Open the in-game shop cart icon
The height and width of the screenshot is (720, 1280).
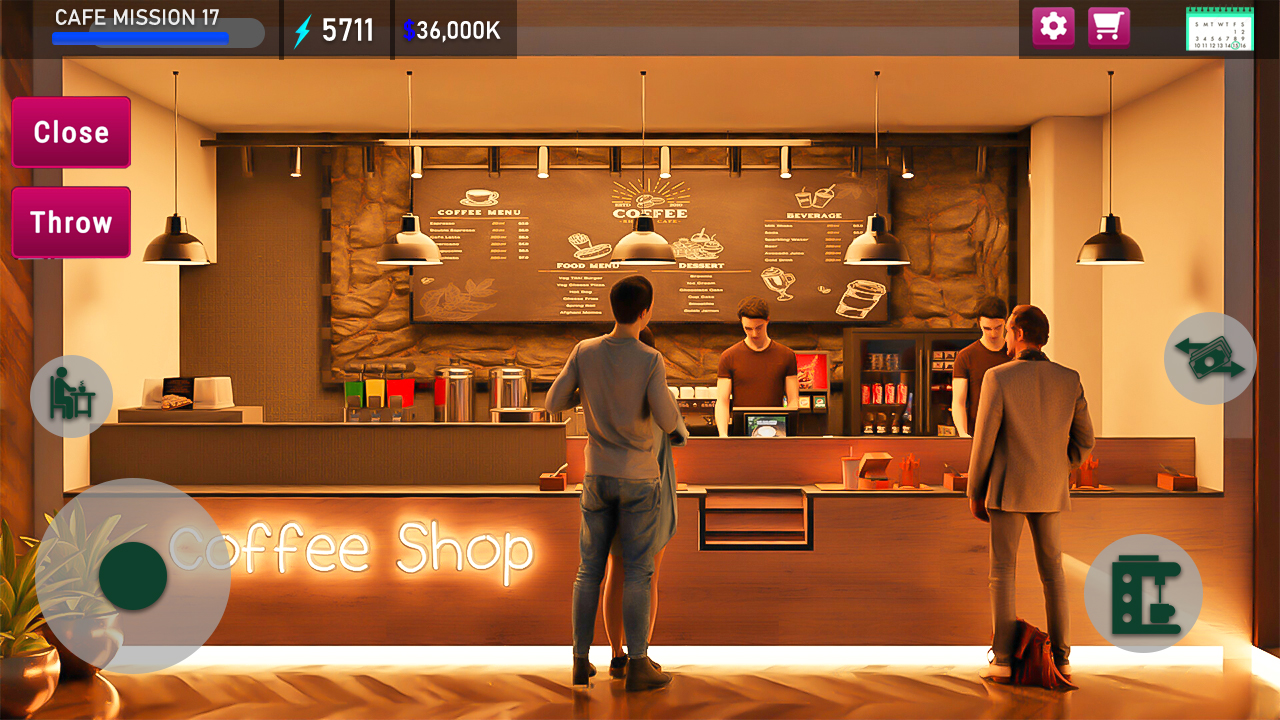pos(1106,27)
